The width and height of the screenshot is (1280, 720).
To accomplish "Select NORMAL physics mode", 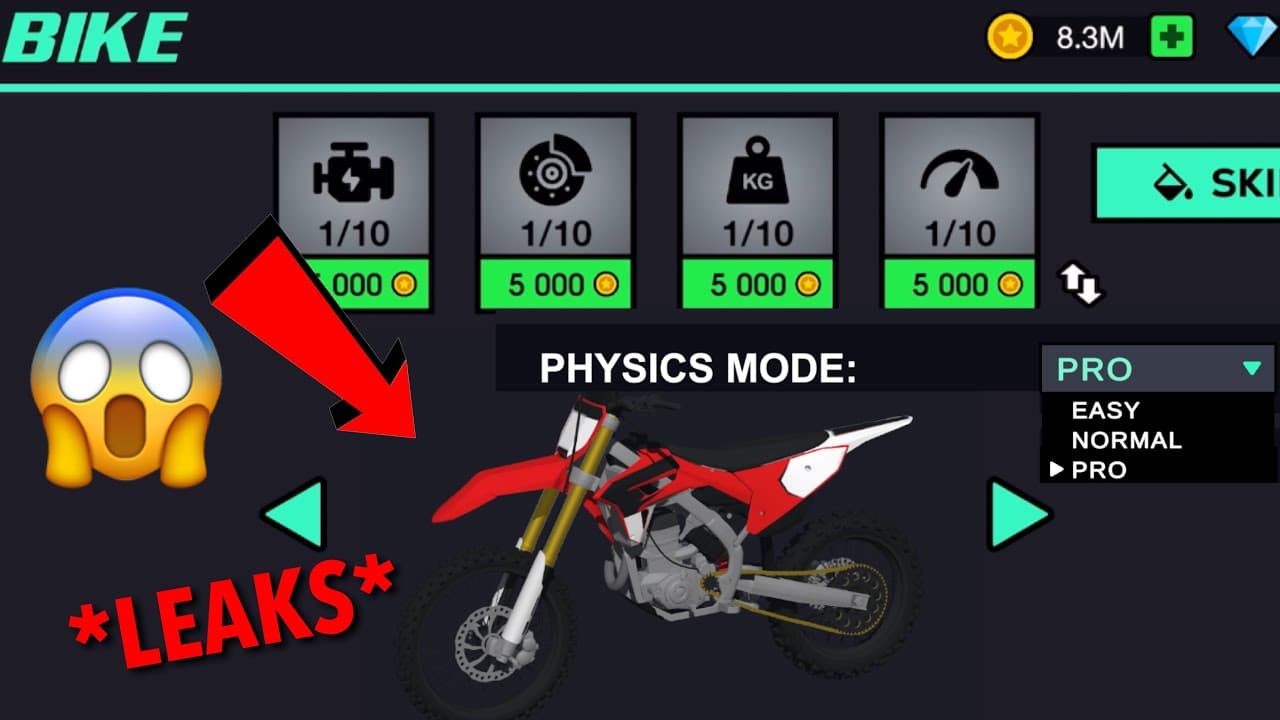I will [x=1125, y=439].
